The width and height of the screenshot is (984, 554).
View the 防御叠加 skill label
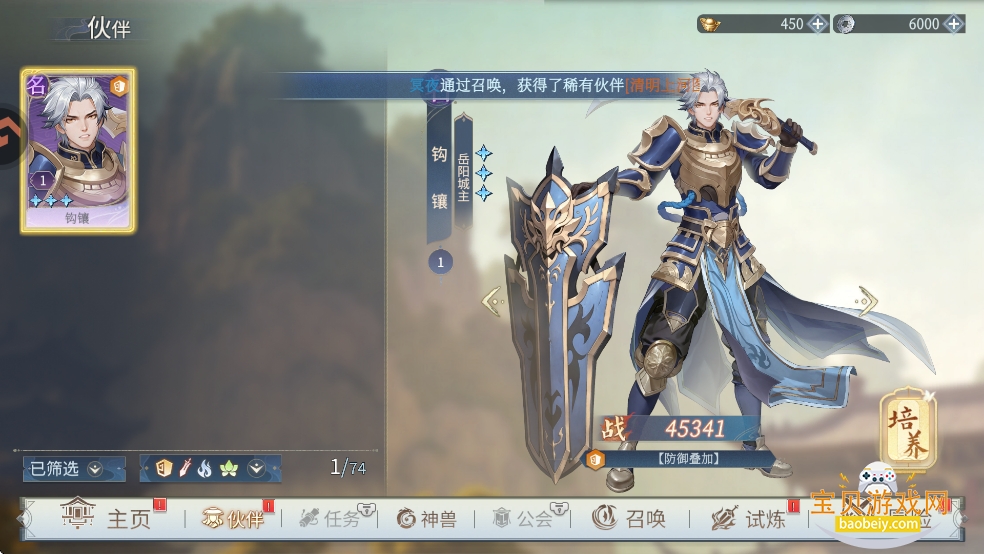pos(681,460)
